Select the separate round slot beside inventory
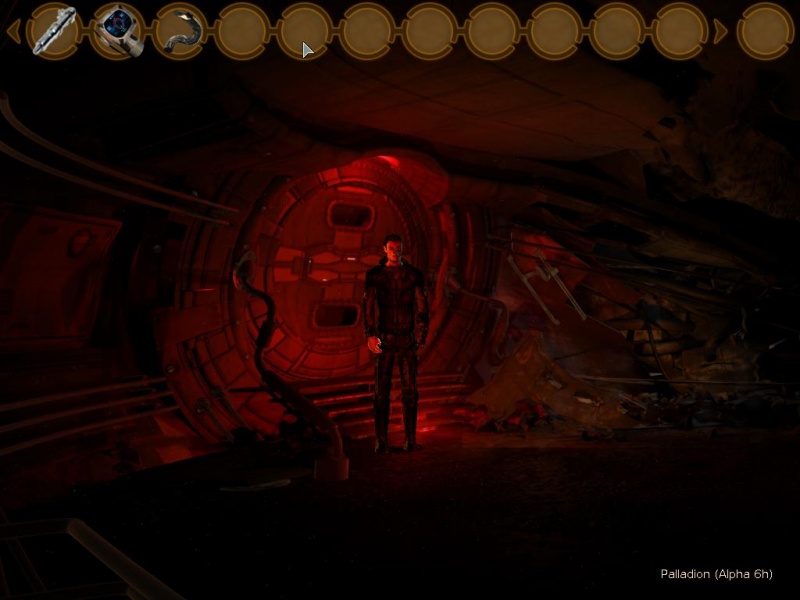 (x=766, y=30)
